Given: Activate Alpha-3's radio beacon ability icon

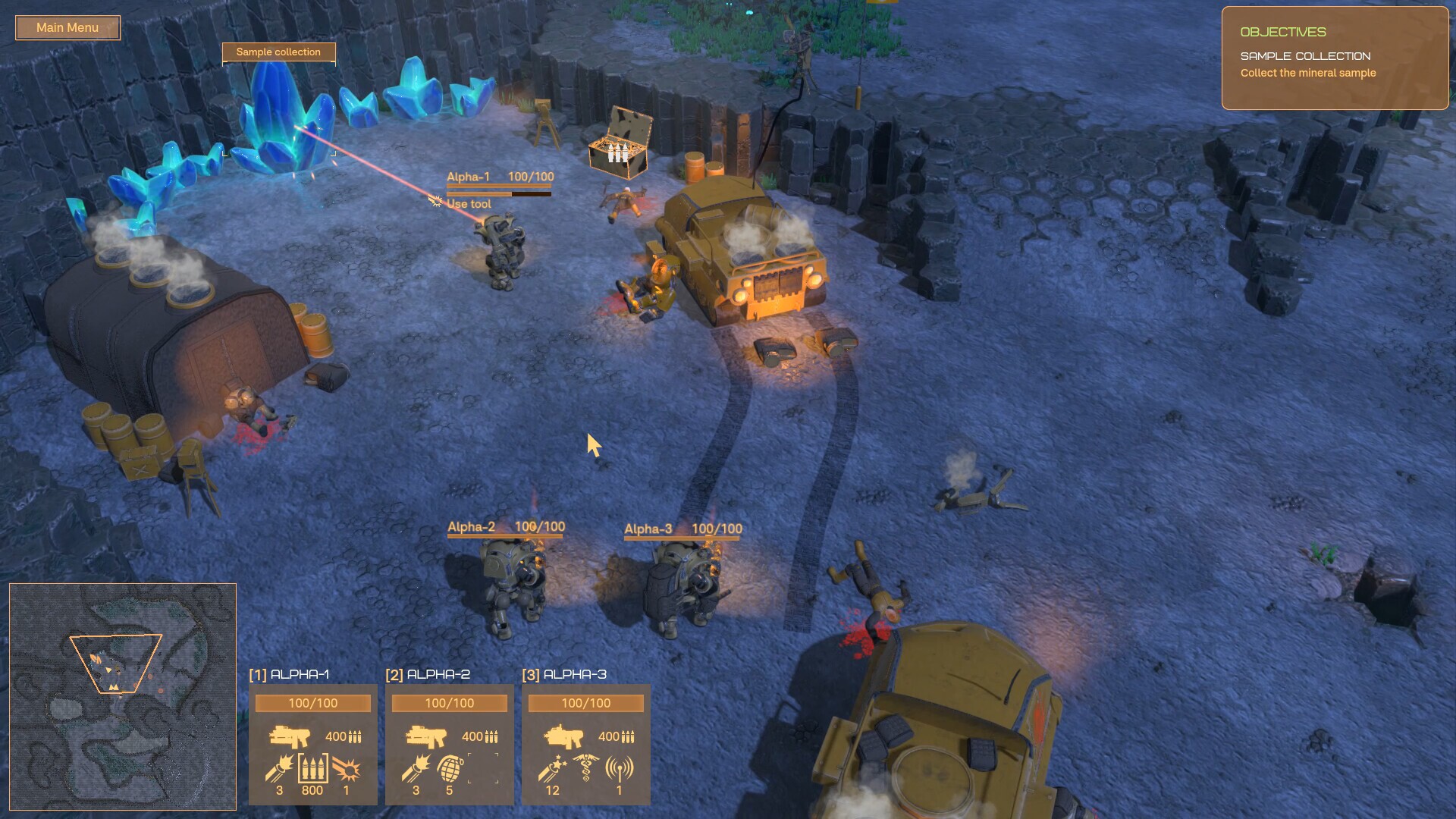Looking at the screenshot, I should click(620, 768).
